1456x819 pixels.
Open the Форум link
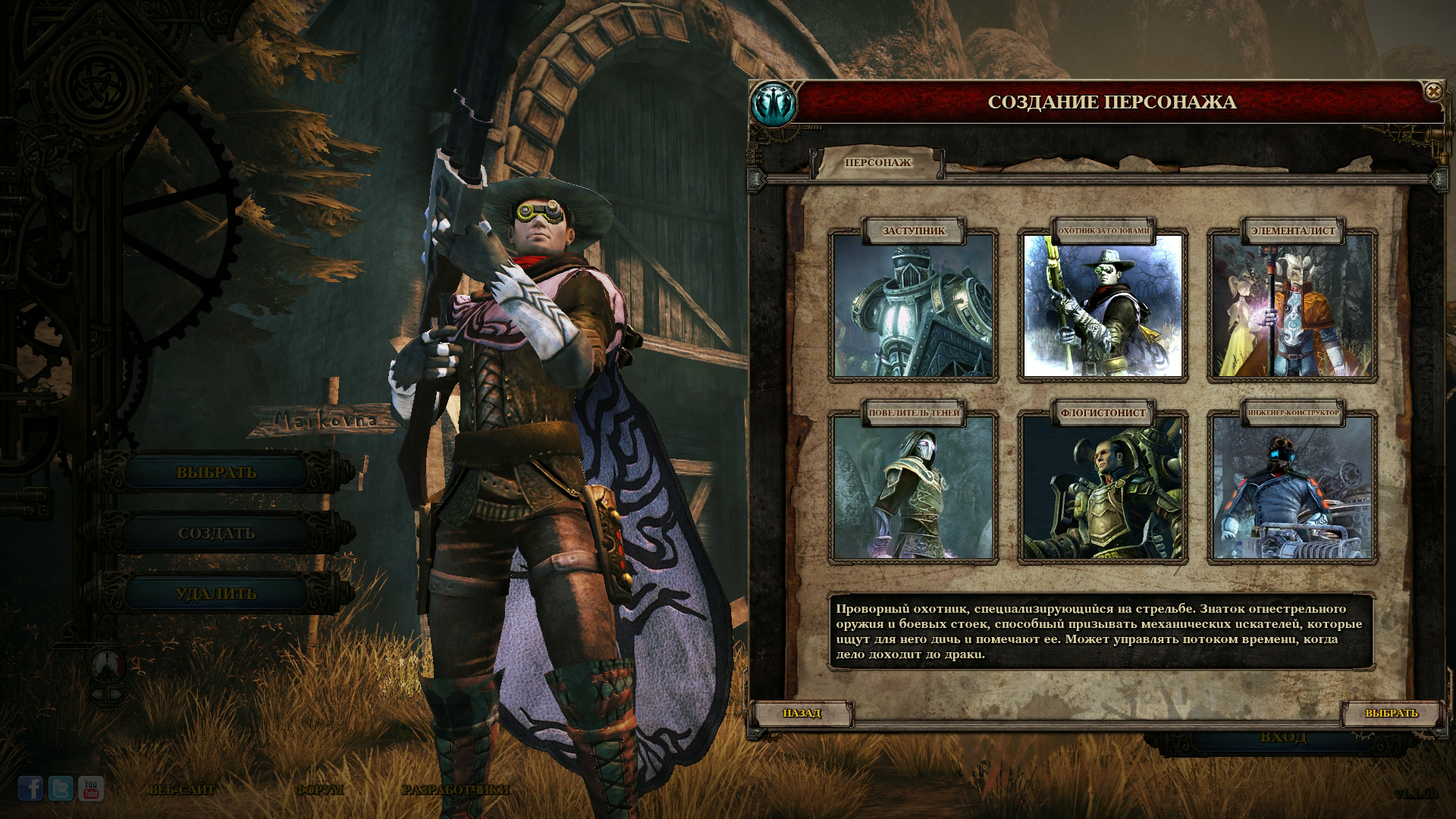pyautogui.click(x=319, y=789)
